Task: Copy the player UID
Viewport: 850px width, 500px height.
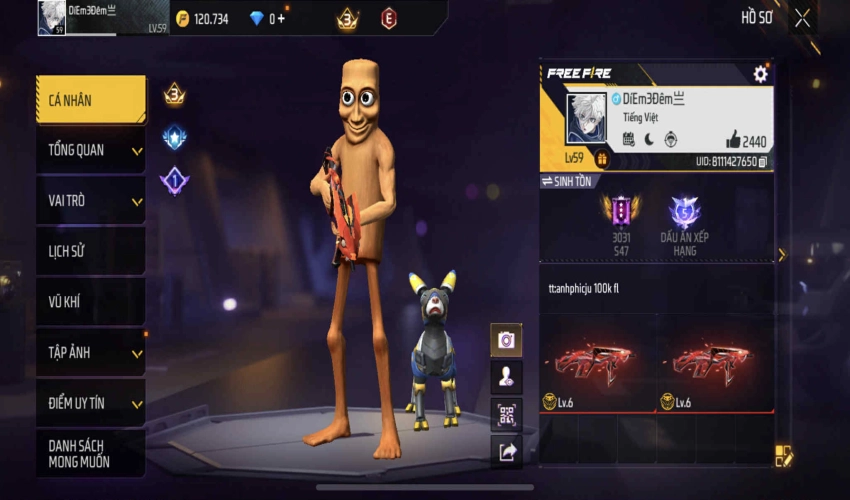Action: pos(763,161)
